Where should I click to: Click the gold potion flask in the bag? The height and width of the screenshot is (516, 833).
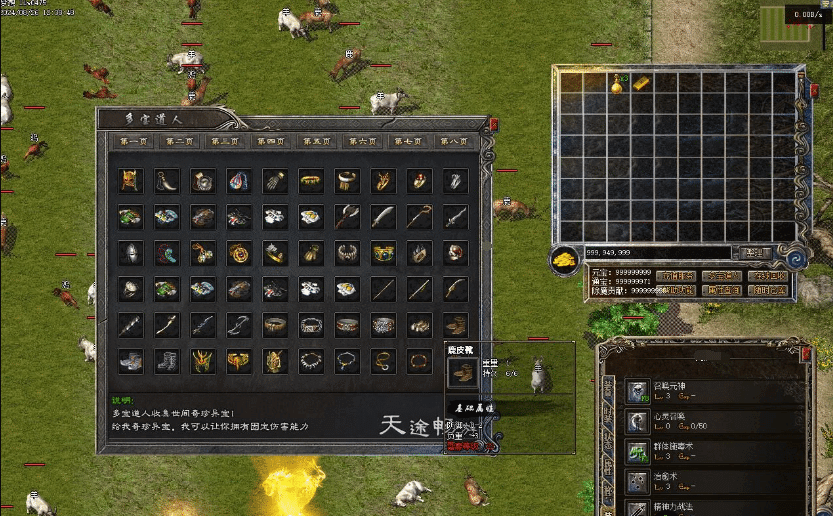617,84
